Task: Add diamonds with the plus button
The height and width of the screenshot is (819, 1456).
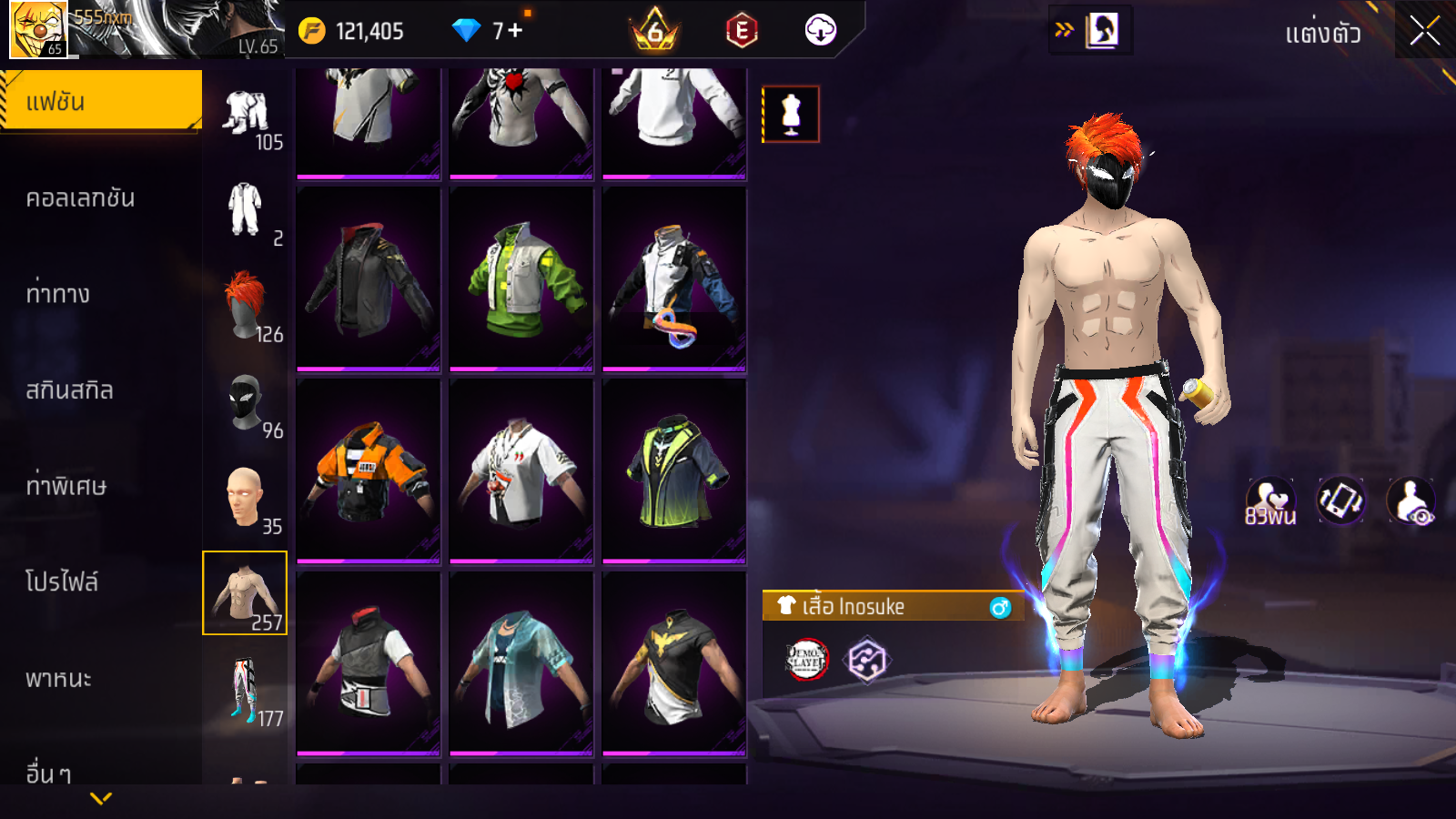Action: coord(516,31)
